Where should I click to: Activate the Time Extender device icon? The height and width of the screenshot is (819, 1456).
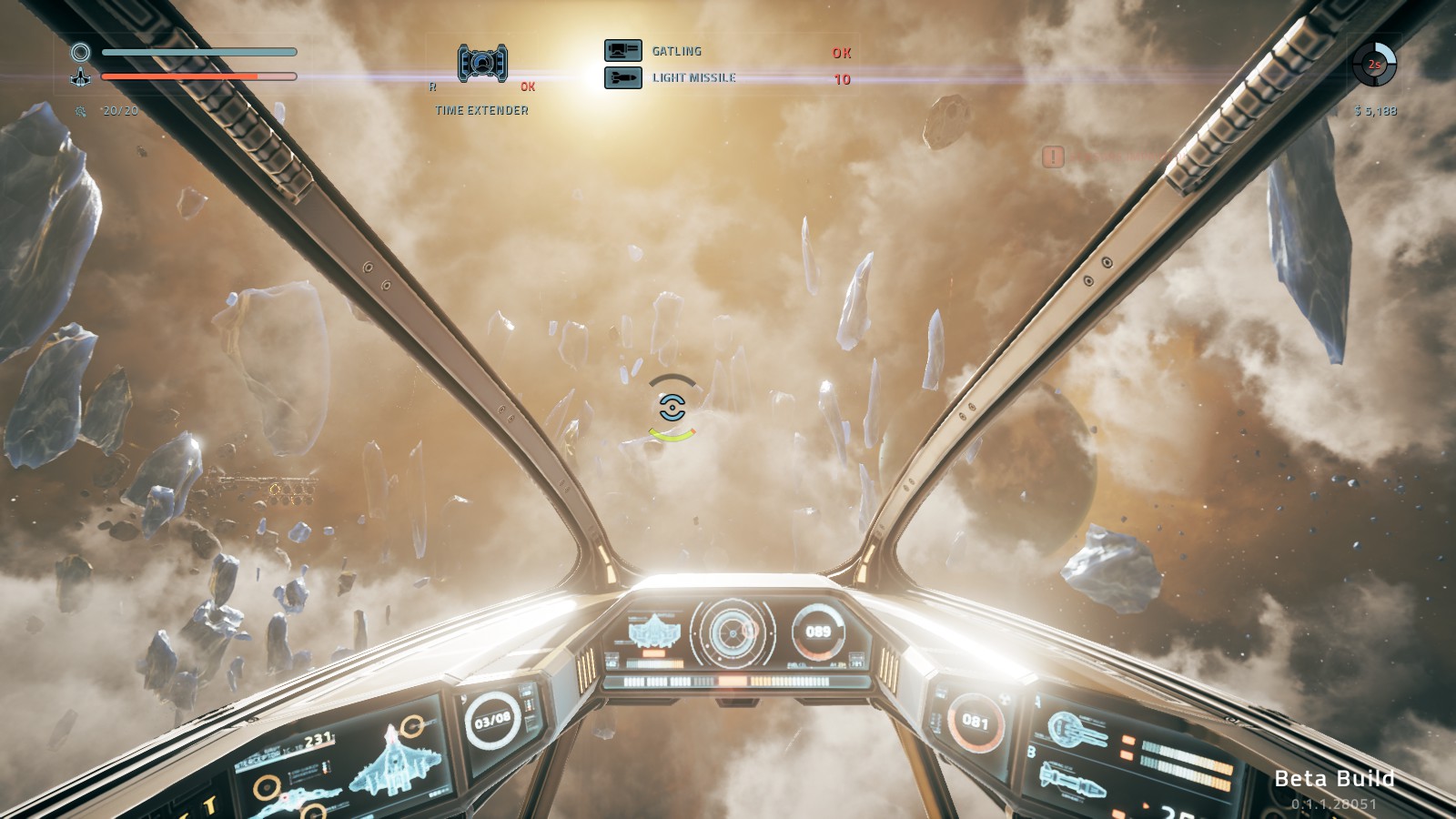coord(482,64)
